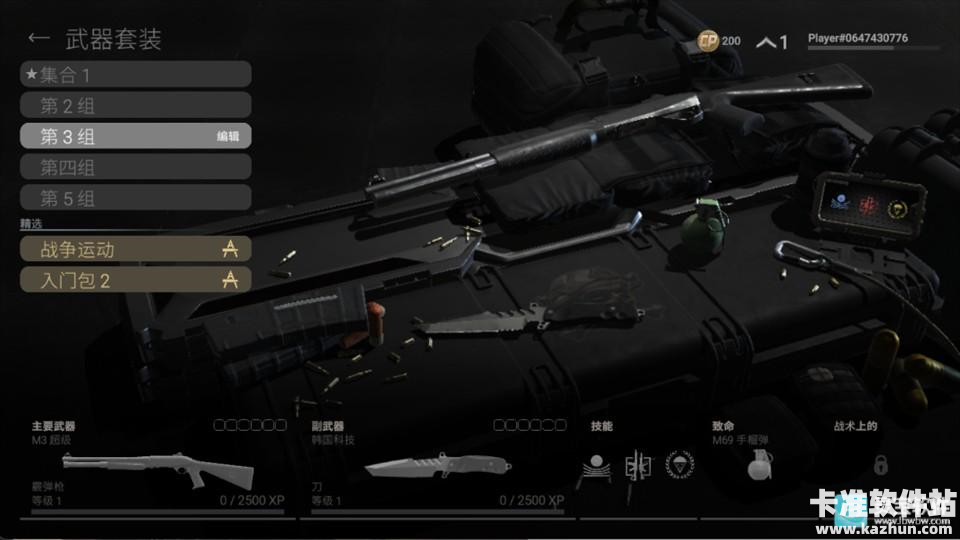Image resolution: width=960 pixels, height=540 pixels.
Task: Choose the 入门包 2 featured loadout
Action: pyautogui.click(x=135, y=280)
